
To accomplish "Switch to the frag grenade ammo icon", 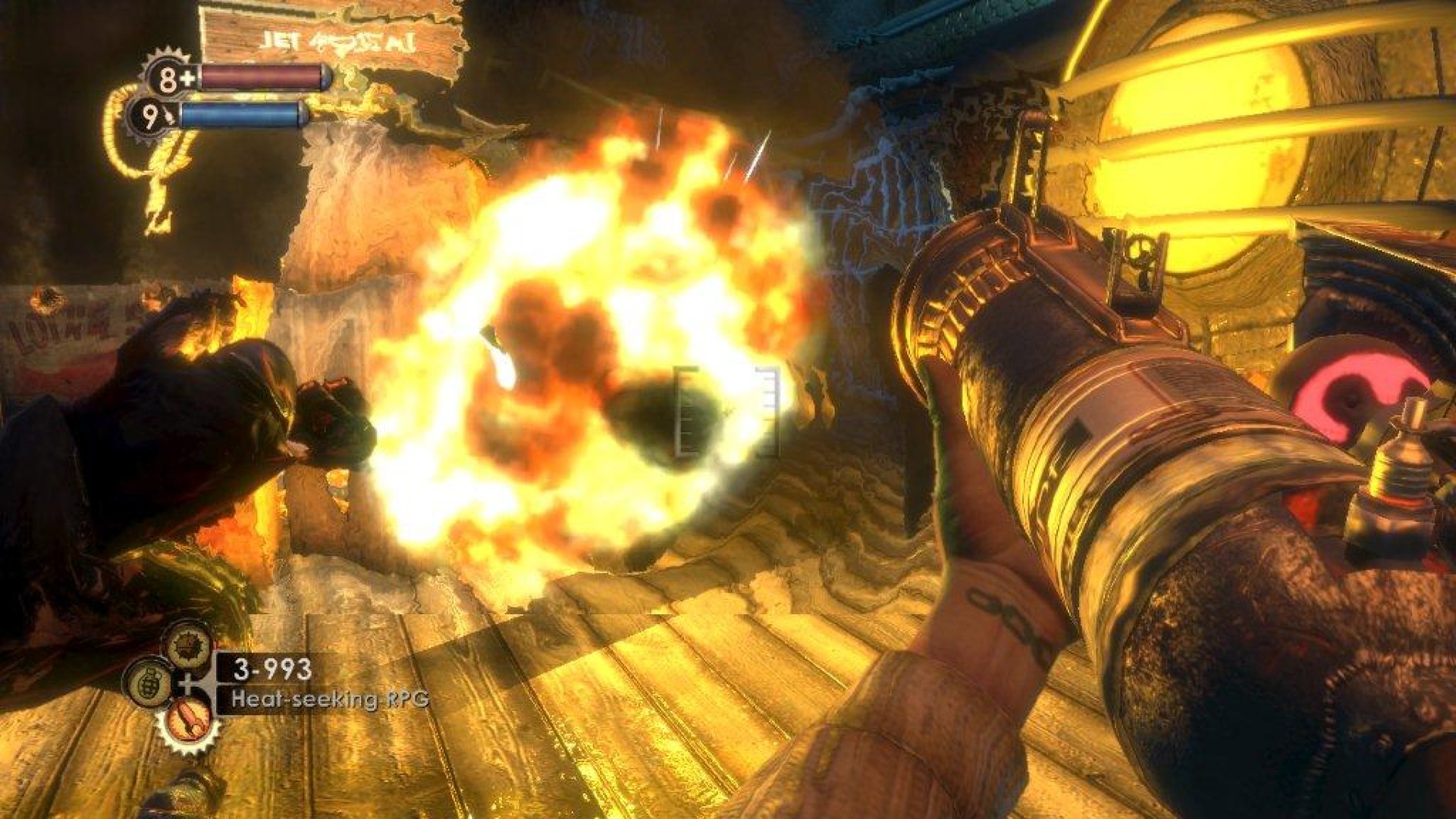I will pyautogui.click(x=148, y=681).
